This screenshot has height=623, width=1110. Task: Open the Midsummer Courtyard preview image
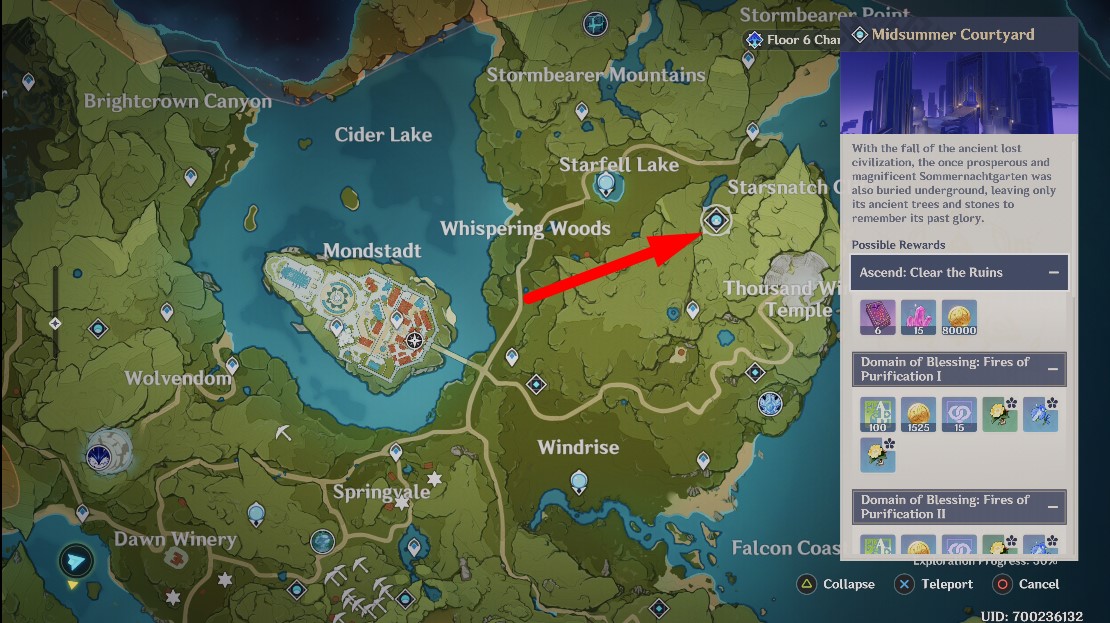click(959, 93)
